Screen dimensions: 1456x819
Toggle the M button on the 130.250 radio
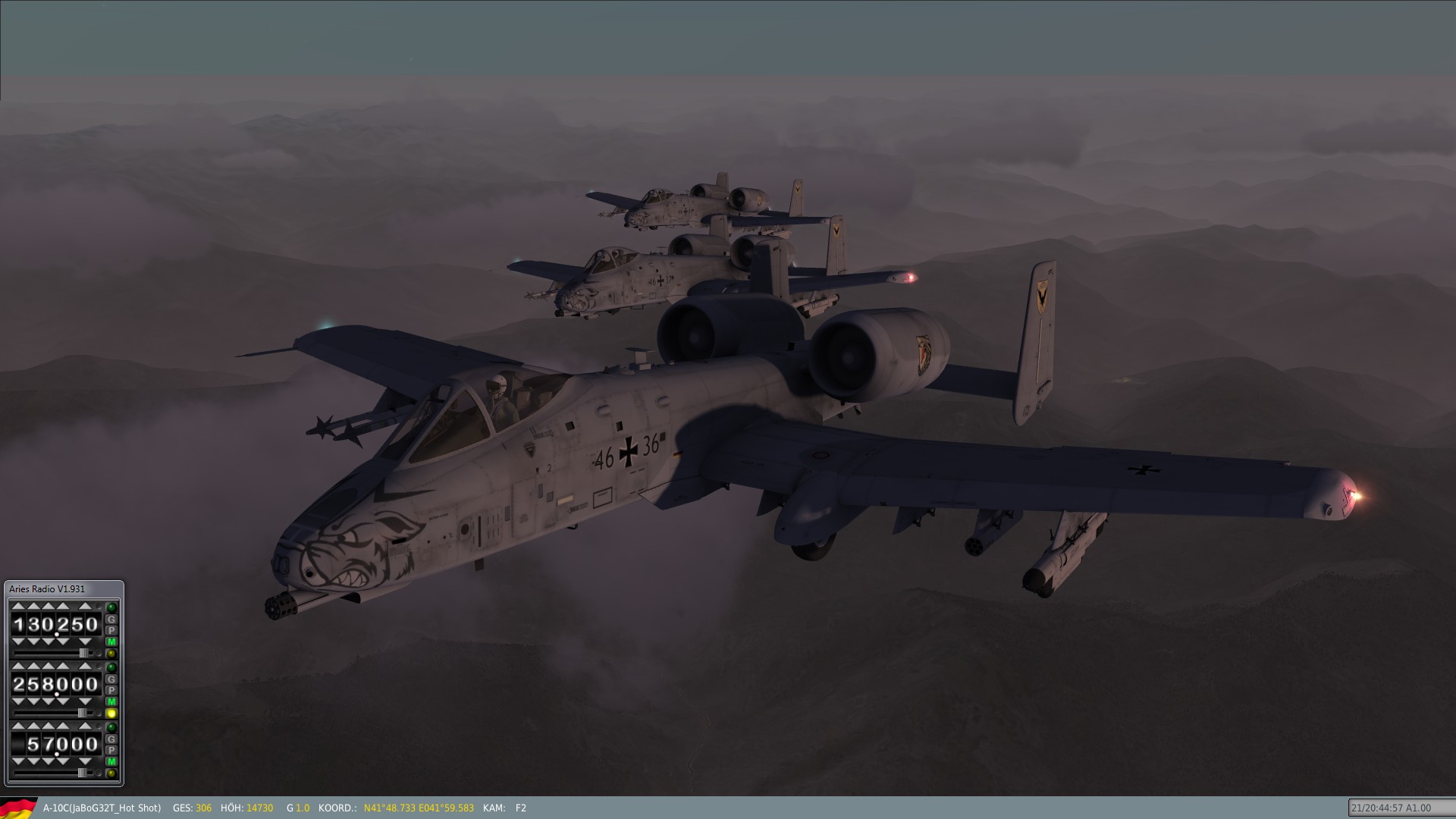pos(111,642)
